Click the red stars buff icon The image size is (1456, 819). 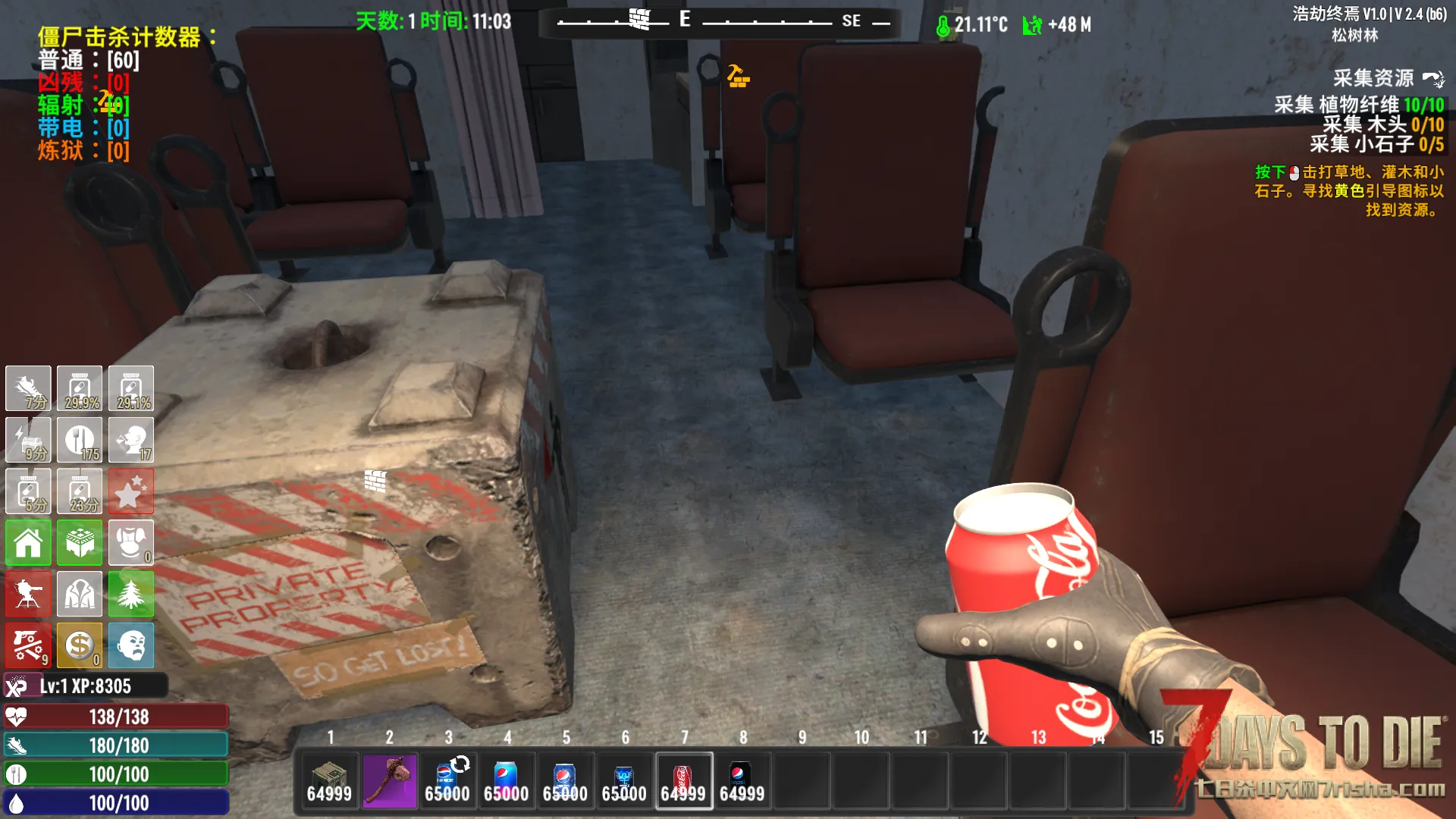click(130, 491)
